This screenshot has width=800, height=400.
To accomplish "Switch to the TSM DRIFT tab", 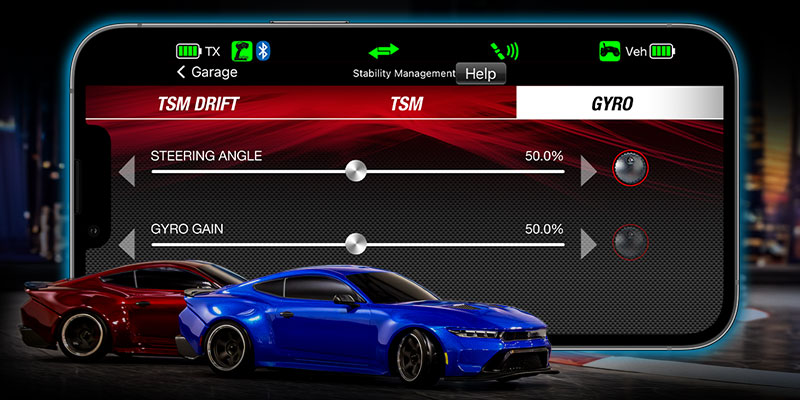I will pyautogui.click(x=199, y=104).
